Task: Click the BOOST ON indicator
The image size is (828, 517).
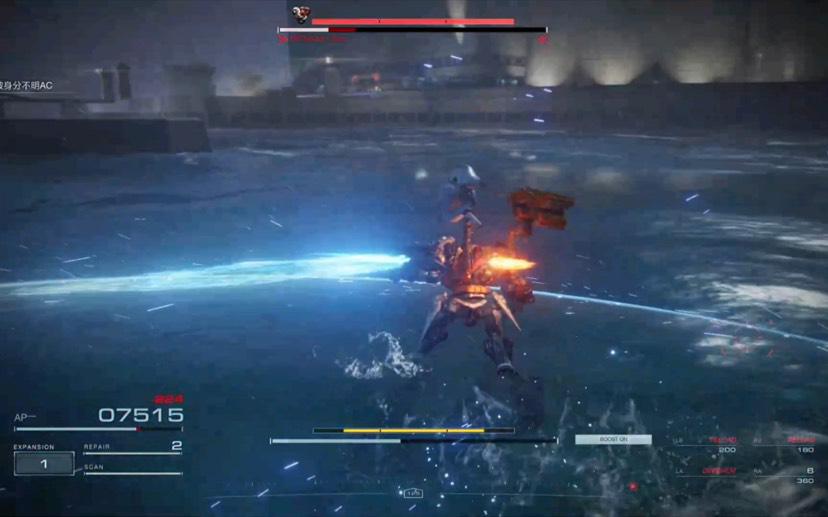Action: tap(613, 439)
